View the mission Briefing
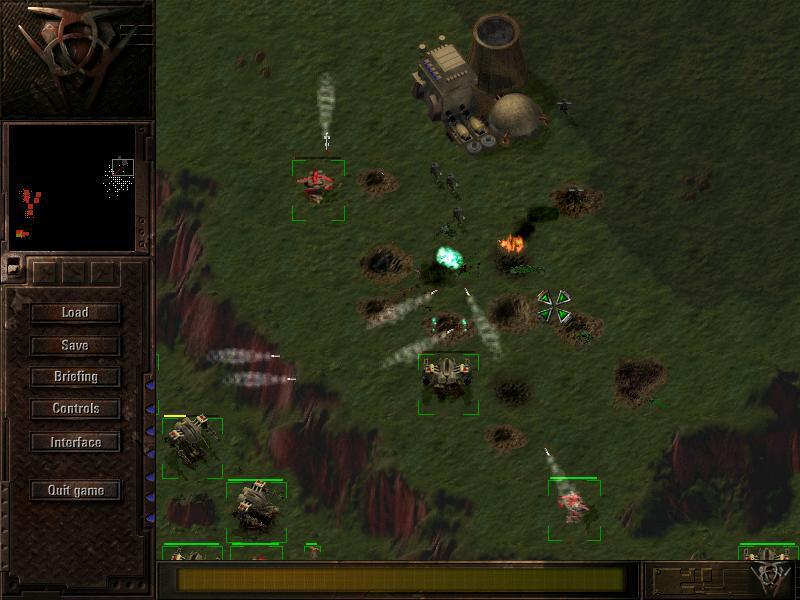The image size is (800, 600). coord(75,377)
